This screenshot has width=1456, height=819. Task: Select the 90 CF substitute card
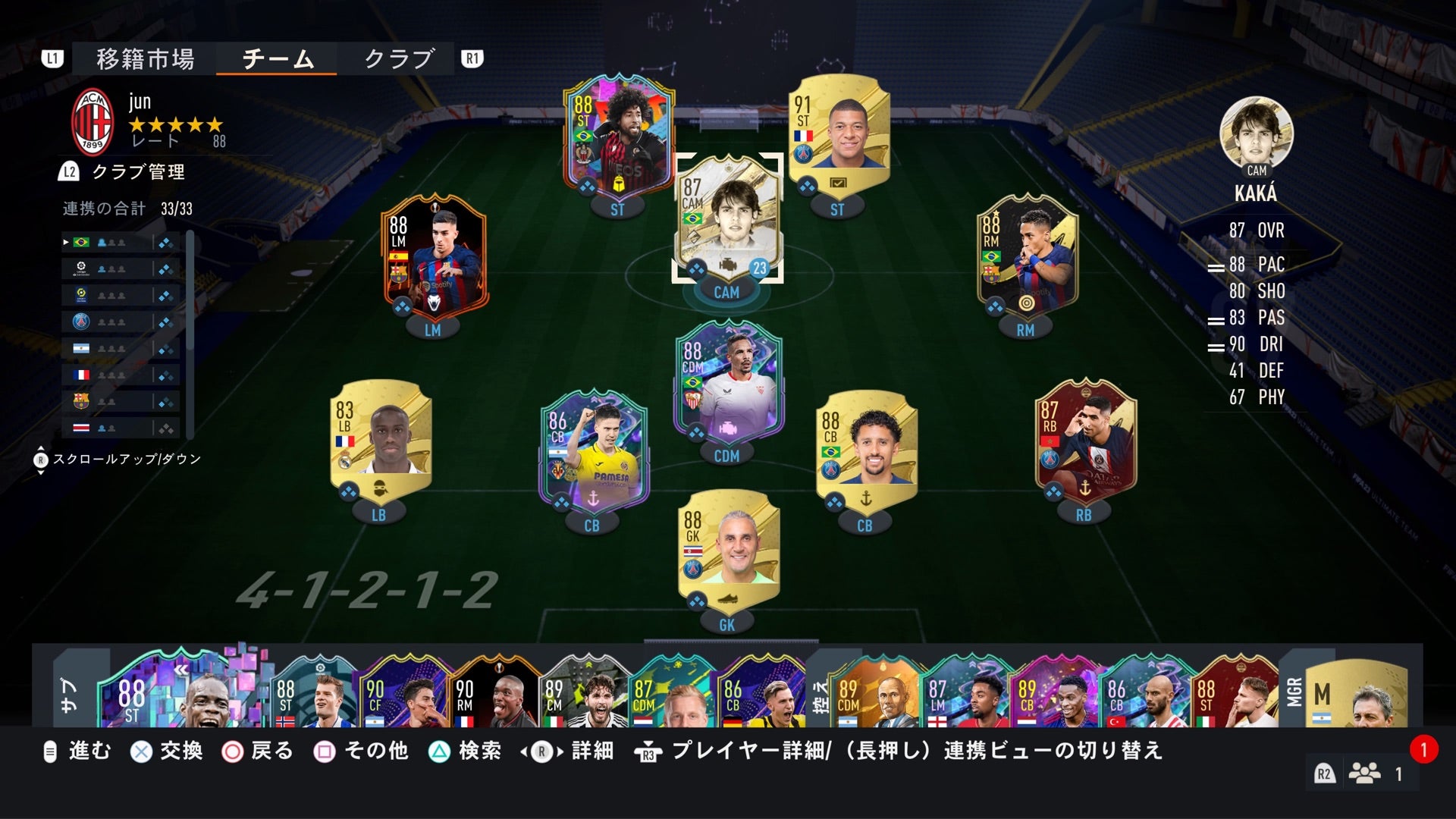point(405,692)
